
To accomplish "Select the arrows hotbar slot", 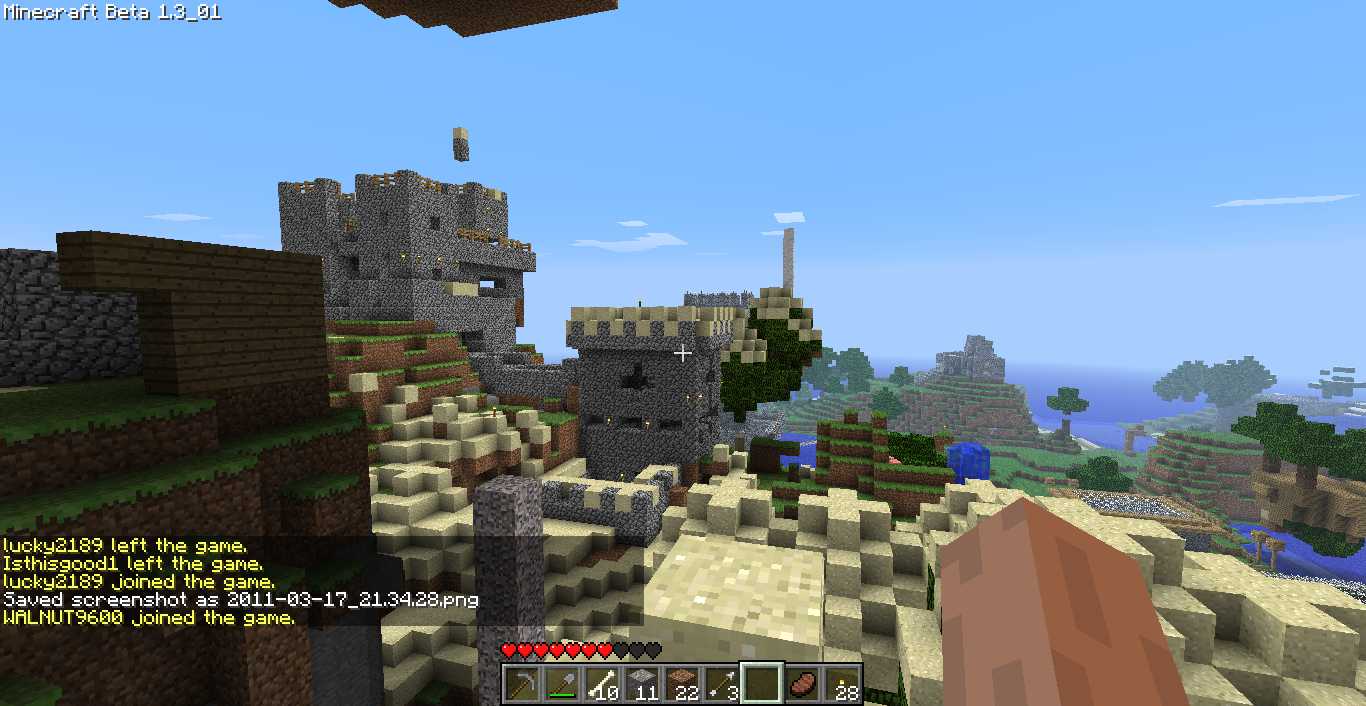I will point(722,685).
